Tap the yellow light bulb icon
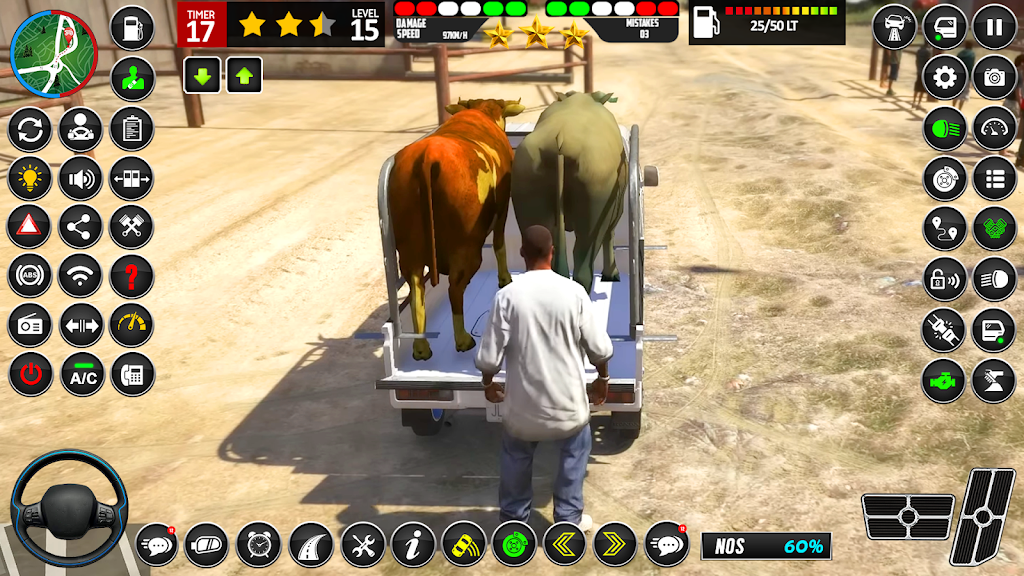 pyautogui.click(x=30, y=179)
